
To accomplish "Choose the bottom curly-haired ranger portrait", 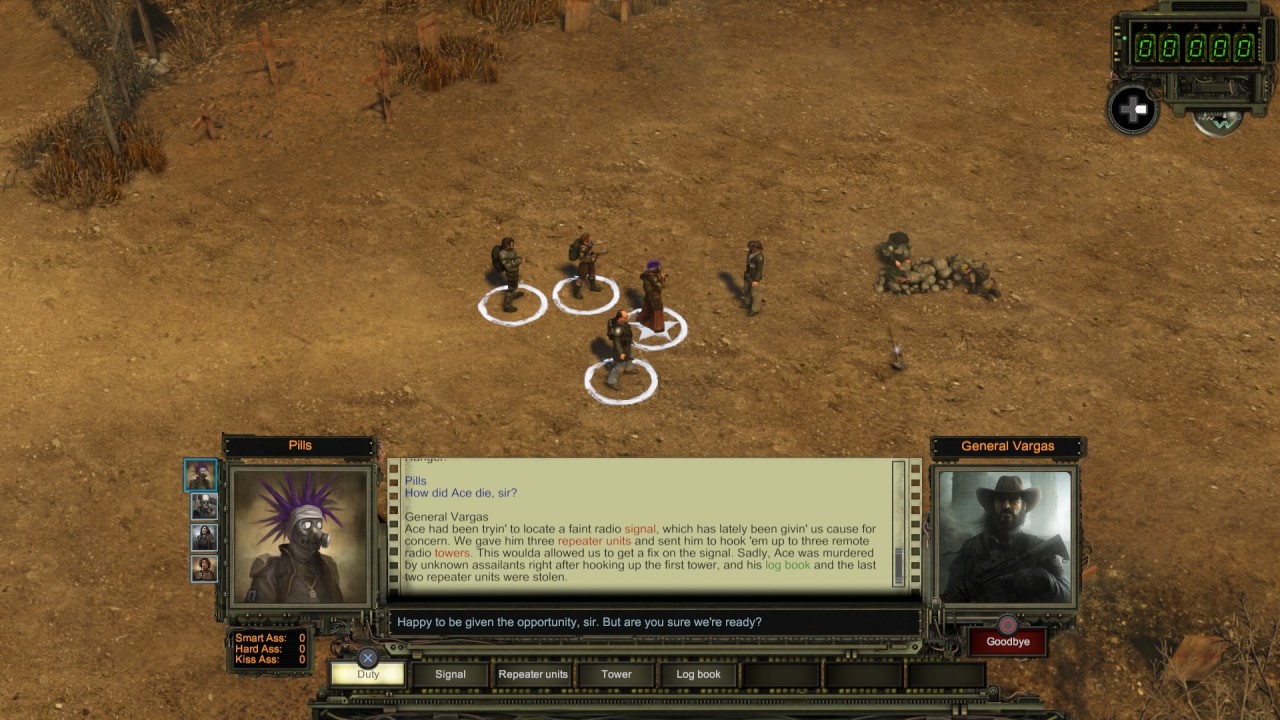I will tap(204, 569).
